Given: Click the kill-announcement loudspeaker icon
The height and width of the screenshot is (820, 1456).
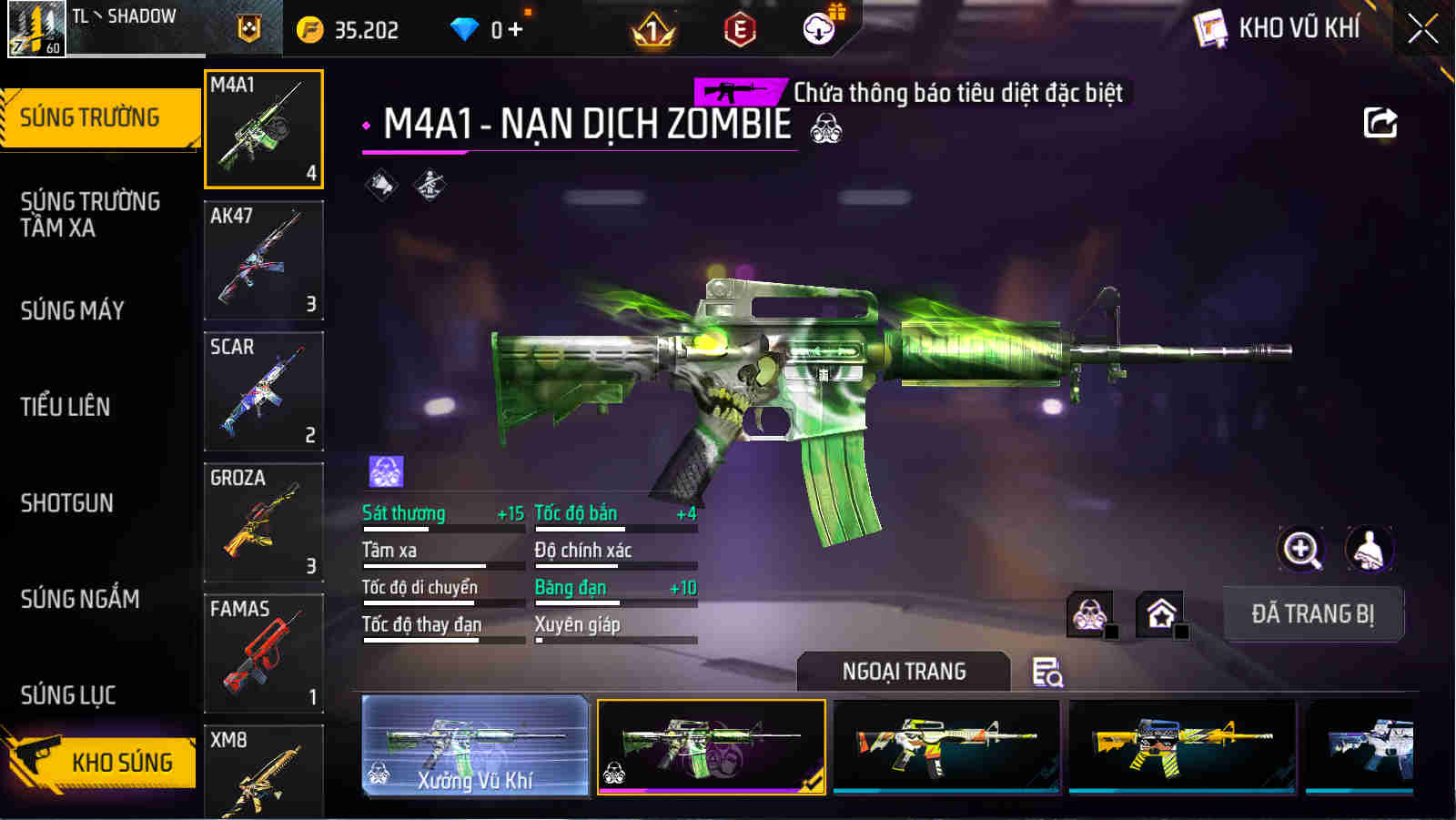Looking at the screenshot, I should 380,185.
